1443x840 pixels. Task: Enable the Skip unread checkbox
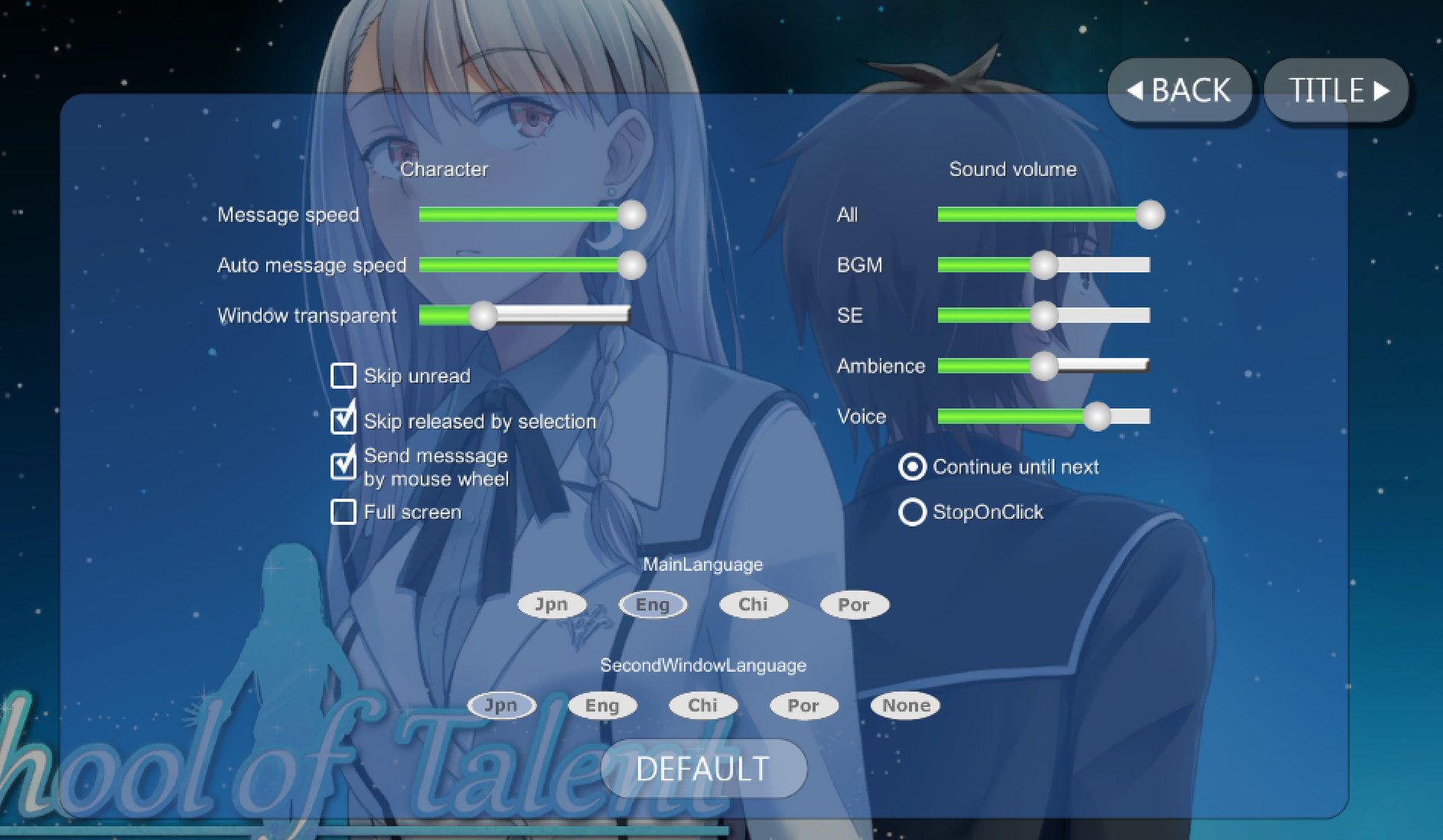342,376
